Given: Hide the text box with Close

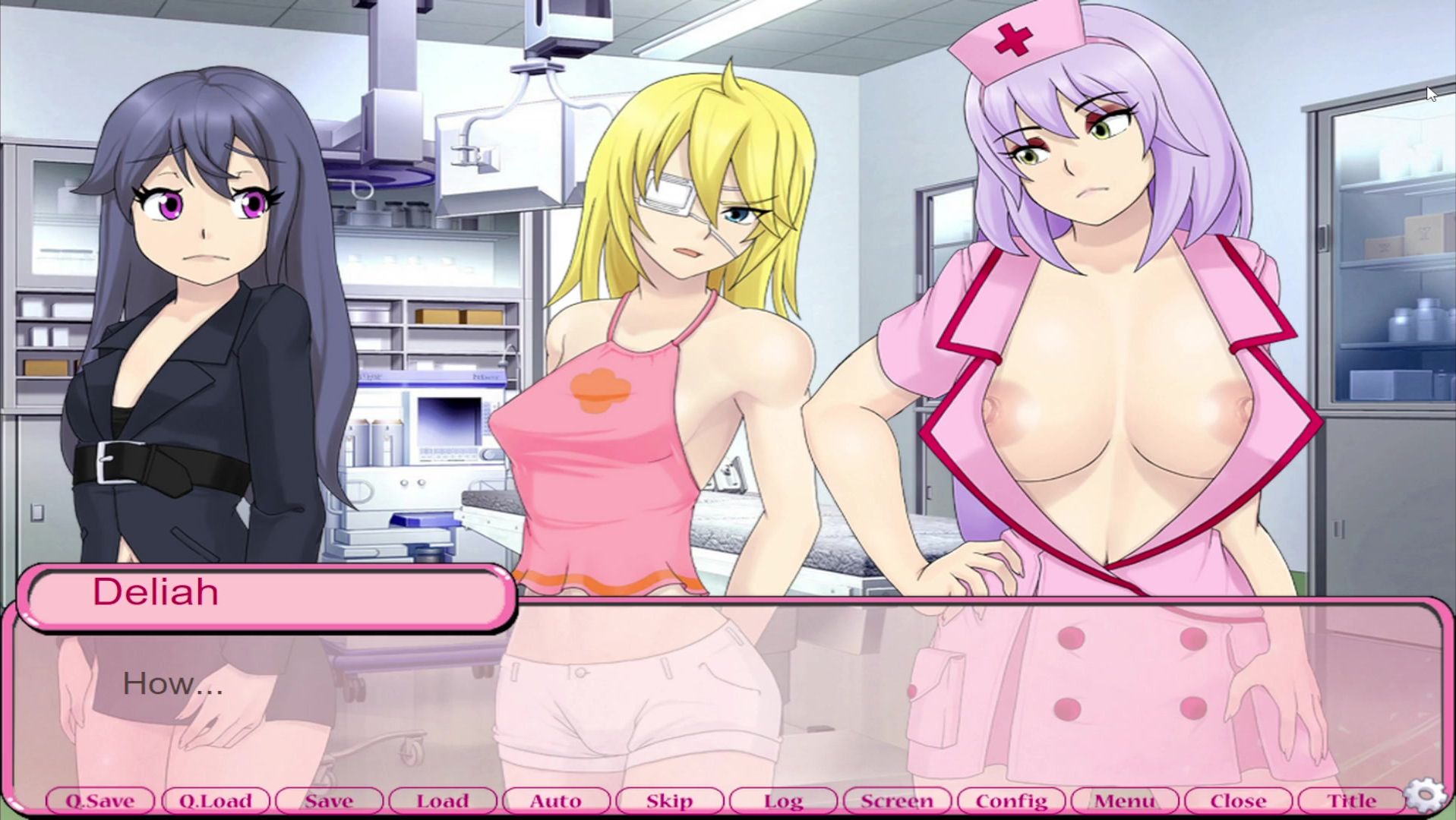Looking at the screenshot, I should pyautogui.click(x=1238, y=801).
